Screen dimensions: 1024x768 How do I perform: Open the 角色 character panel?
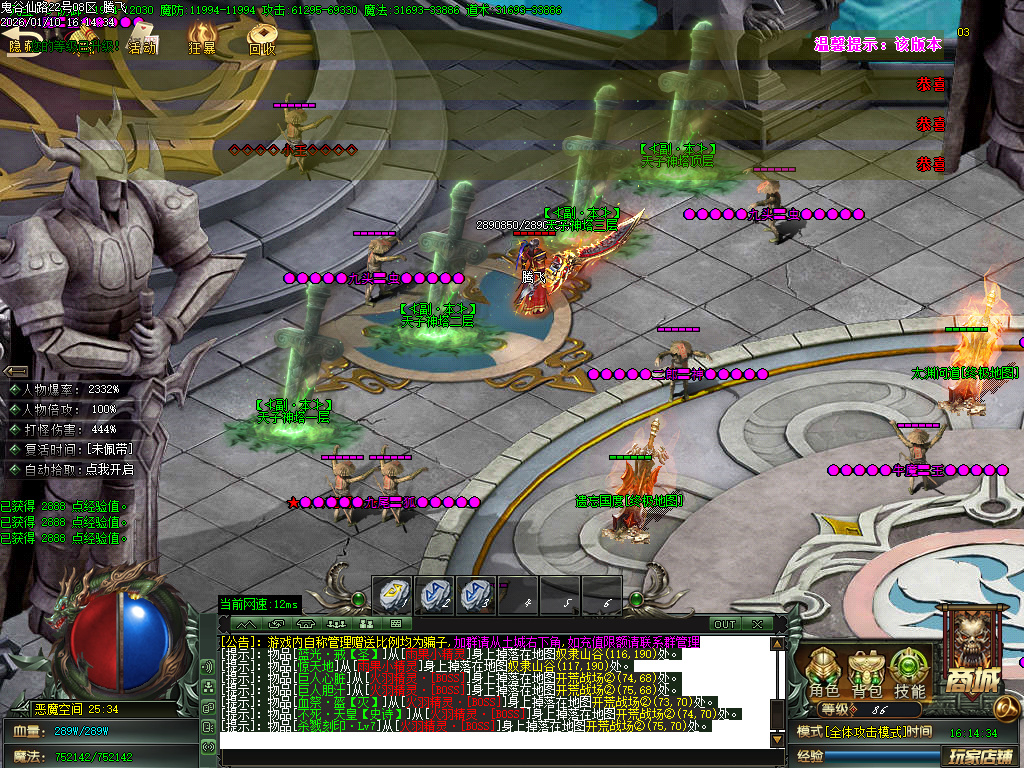tap(824, 672)
